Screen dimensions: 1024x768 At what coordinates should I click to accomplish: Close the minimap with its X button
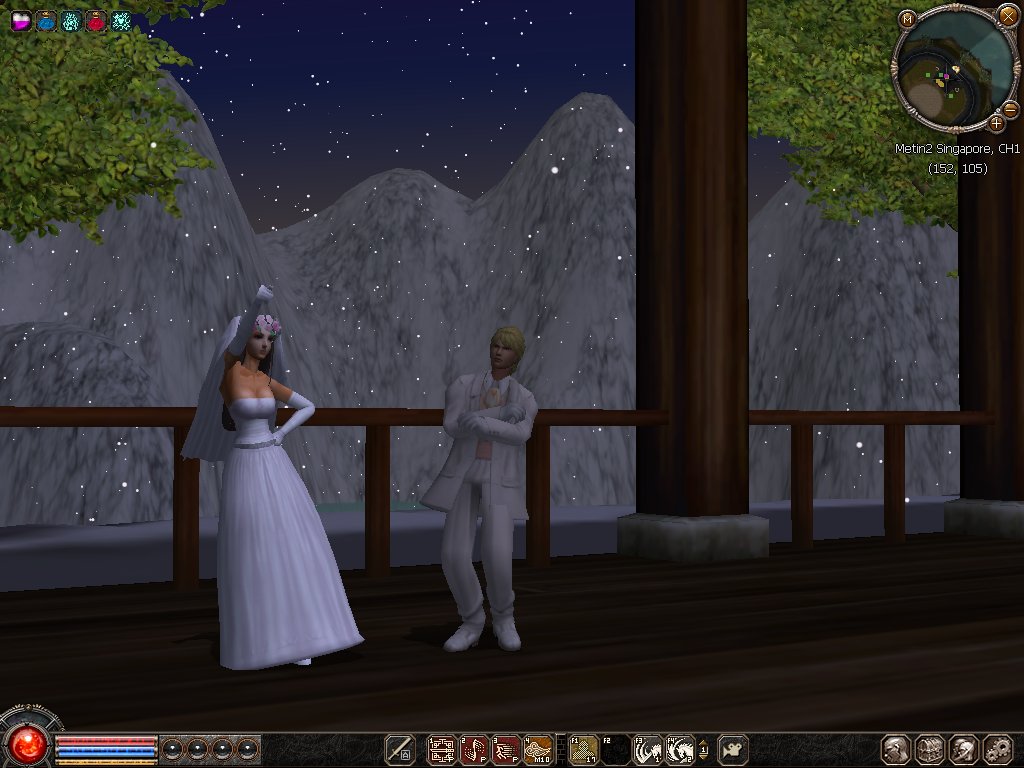tap(1008, 19)
